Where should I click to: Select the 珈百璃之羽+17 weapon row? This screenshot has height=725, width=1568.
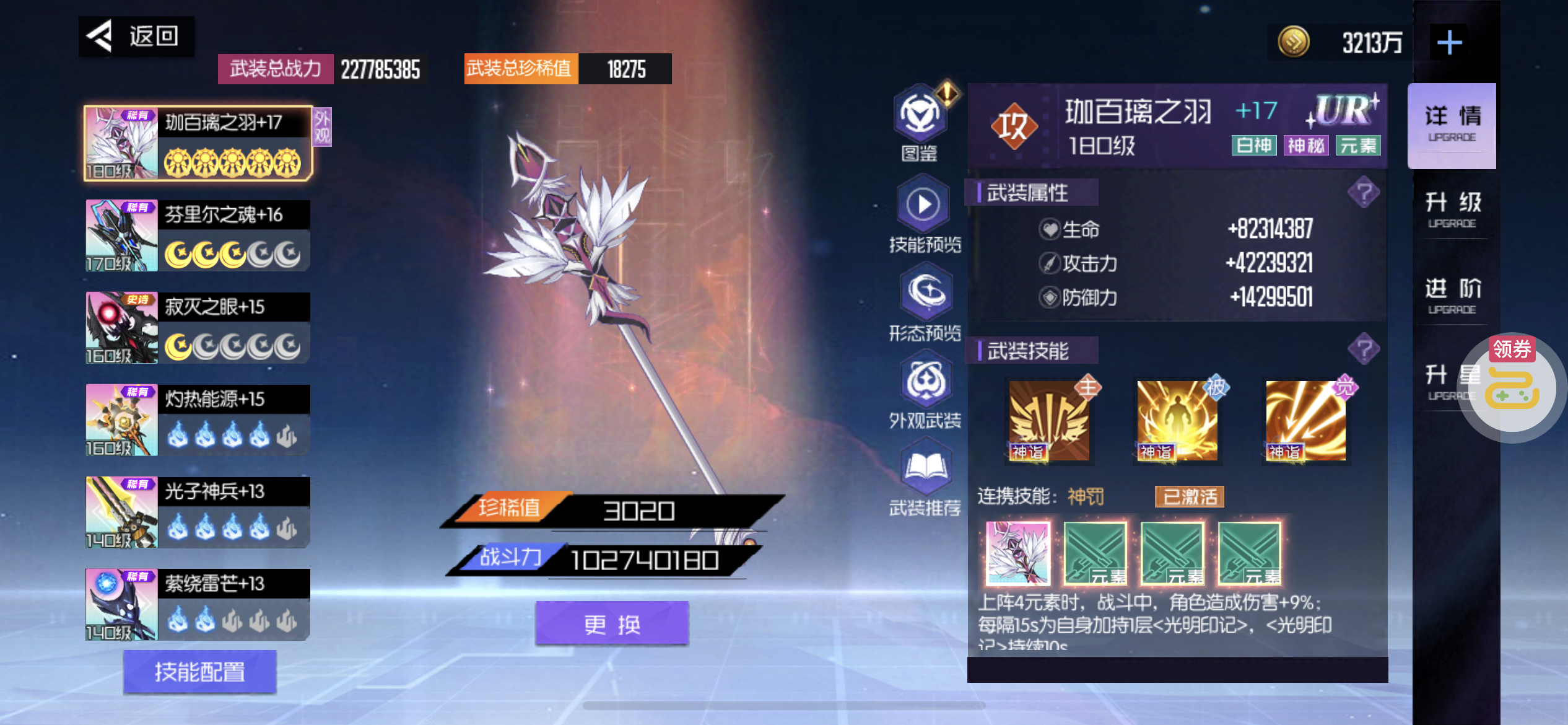[198, 143]
